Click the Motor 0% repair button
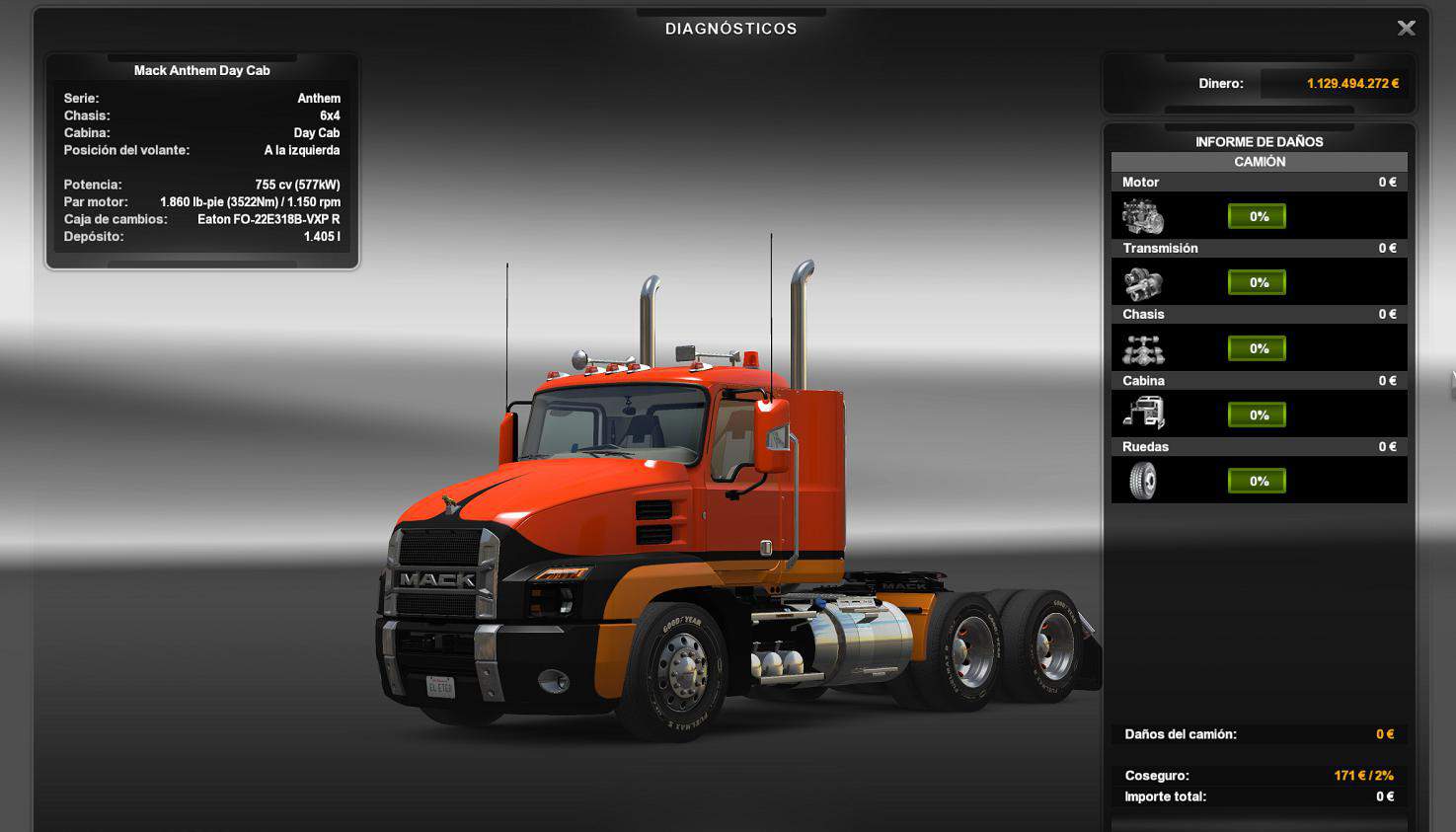The width and height of the screenshot is (1456, 832). coord(1257,216)
